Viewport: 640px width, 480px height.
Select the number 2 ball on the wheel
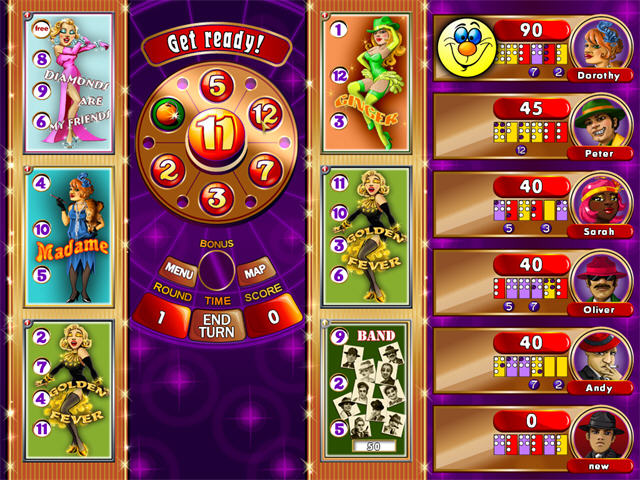click(168, 168)
